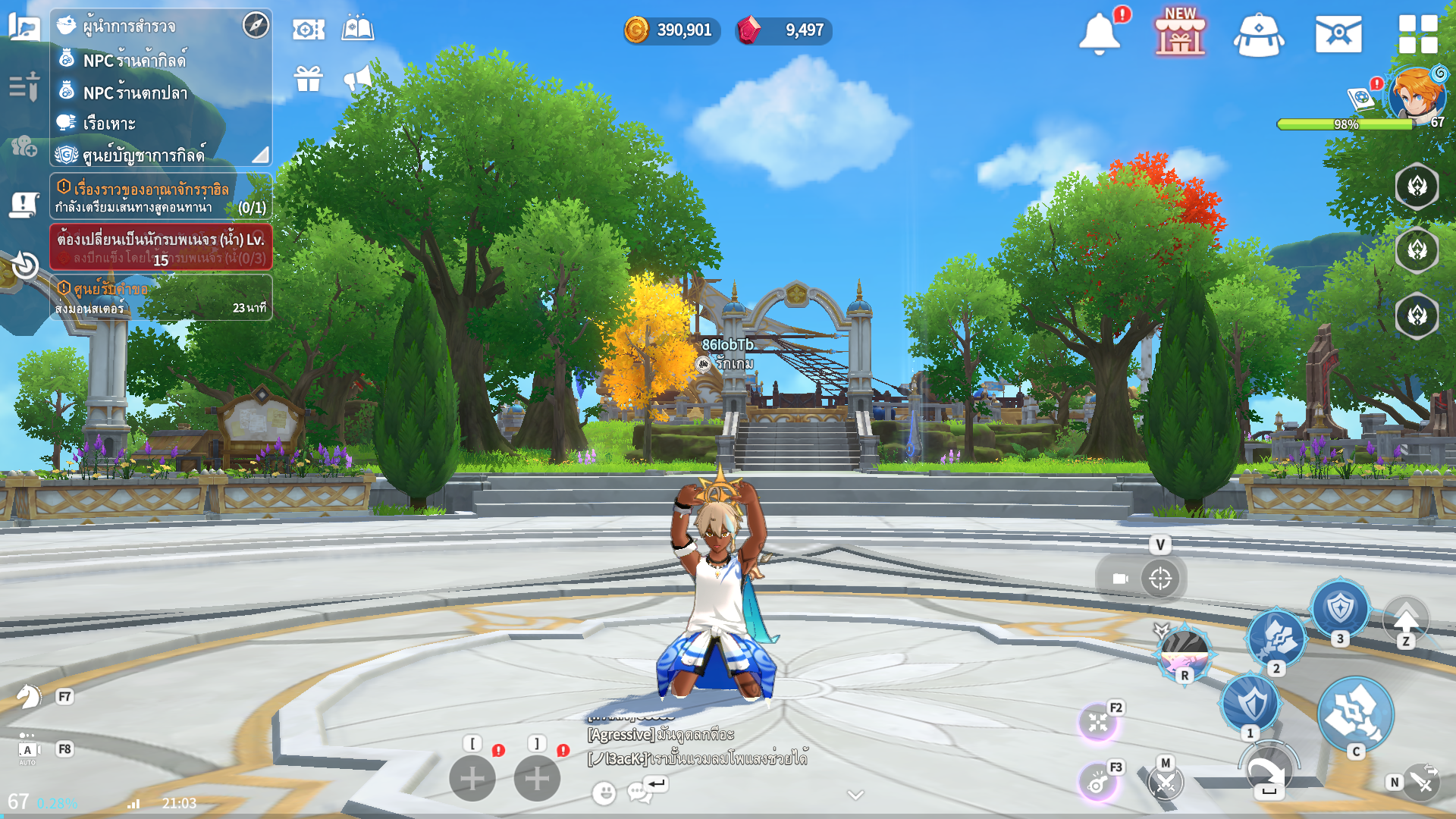Open the notification bell

coord(1099,34)
